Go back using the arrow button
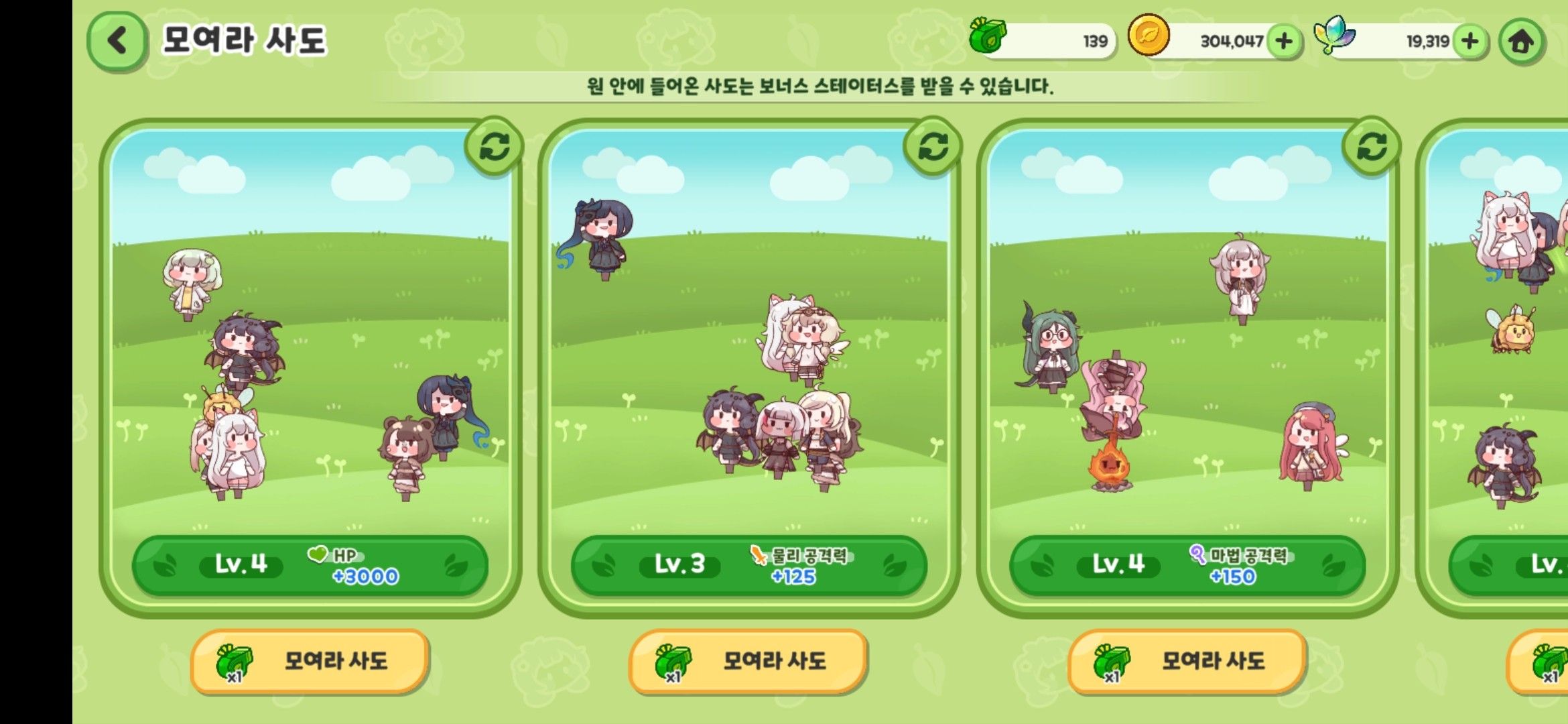This screenshot has height=724, width=1568. pos(117,41)
